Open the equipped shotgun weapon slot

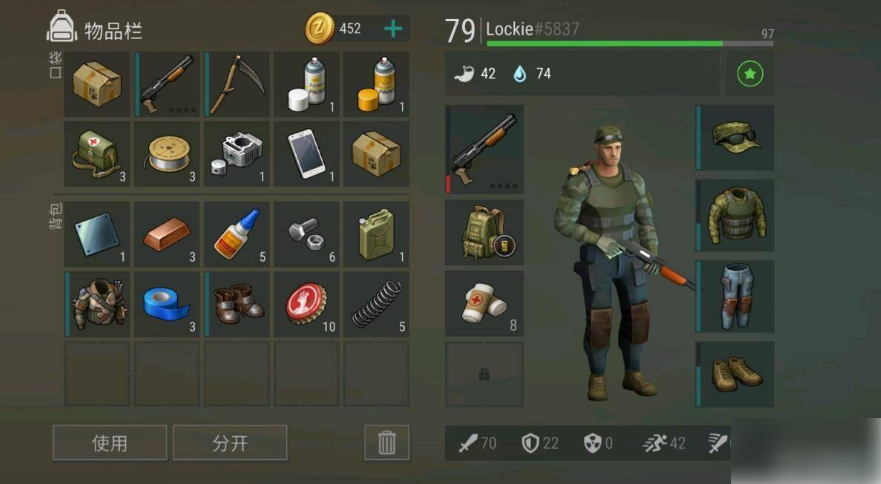coord(485,150)
